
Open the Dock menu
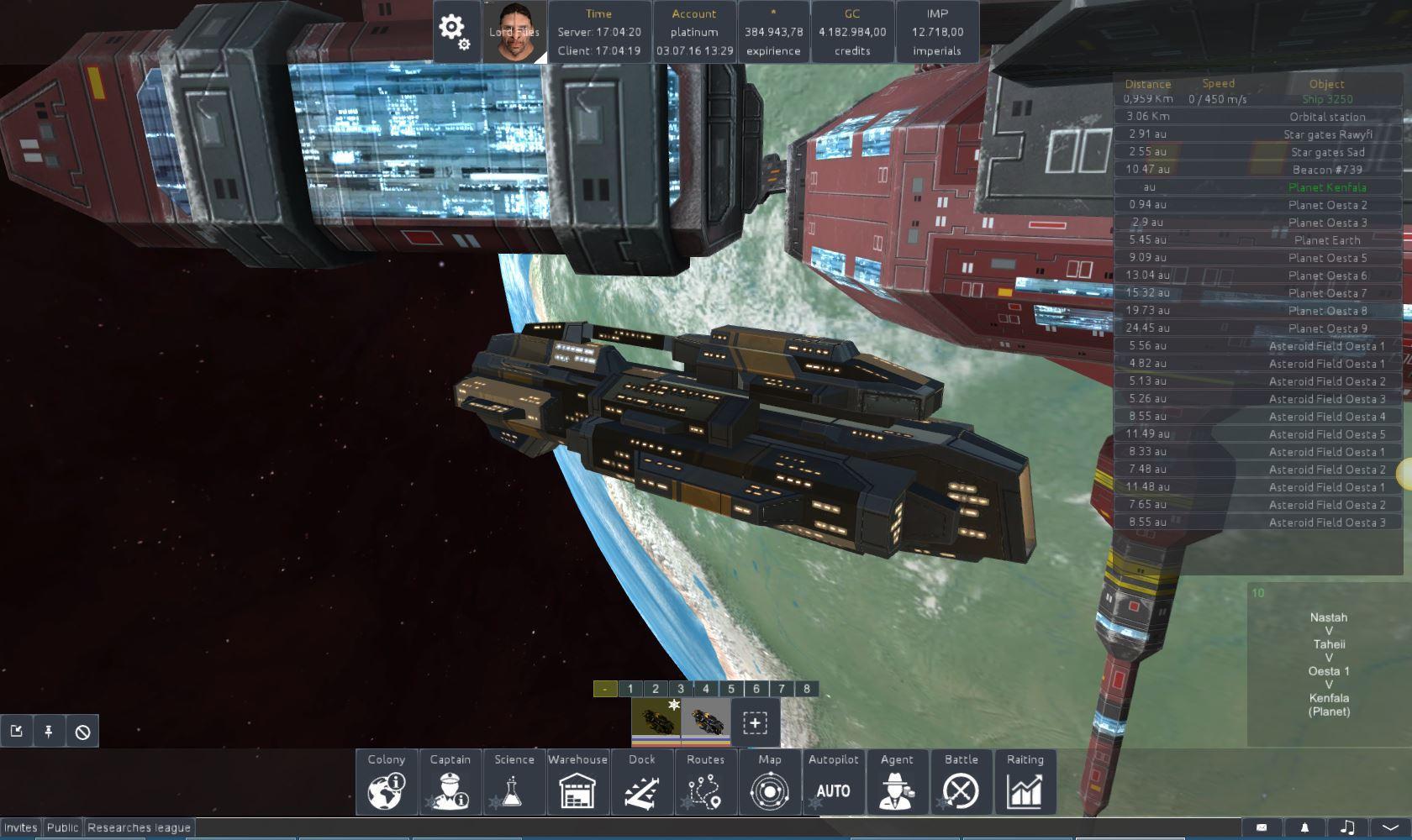tap(642, 782)
